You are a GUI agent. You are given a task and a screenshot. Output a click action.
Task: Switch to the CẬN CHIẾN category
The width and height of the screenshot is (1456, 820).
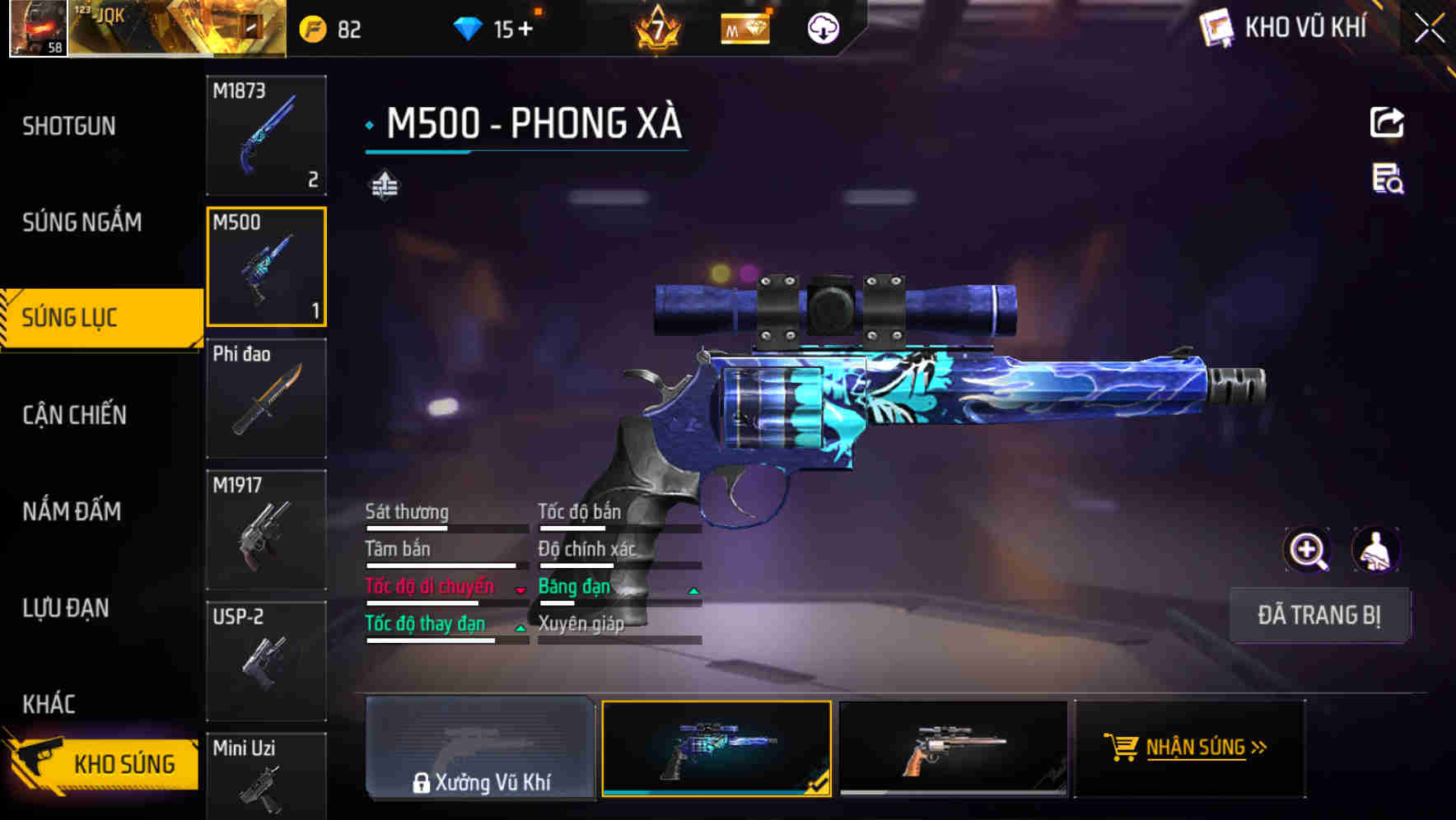(74, 415)
